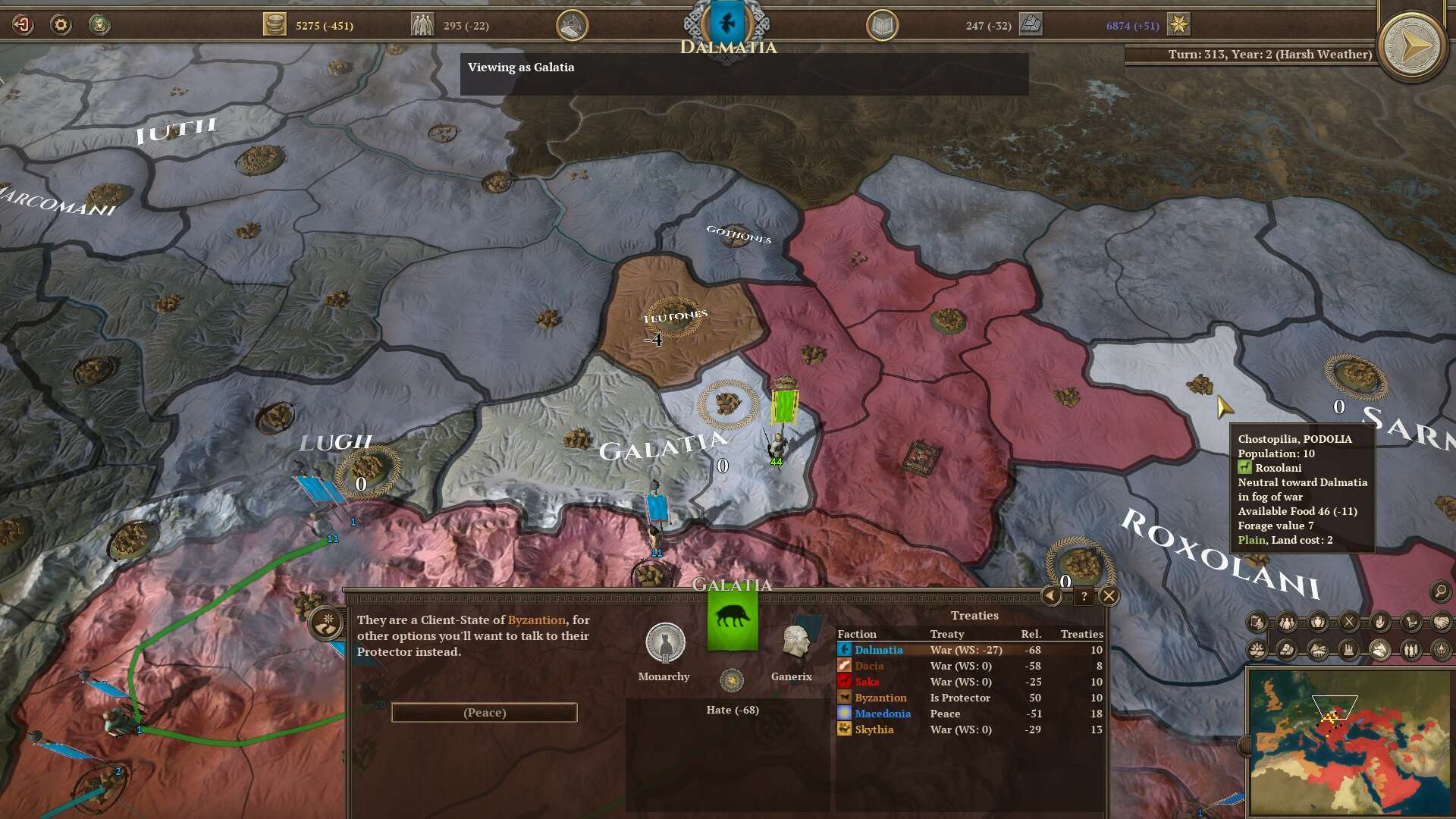Close the Galatia diplomacy panel
The image size is (1456, 819).
1109,596
